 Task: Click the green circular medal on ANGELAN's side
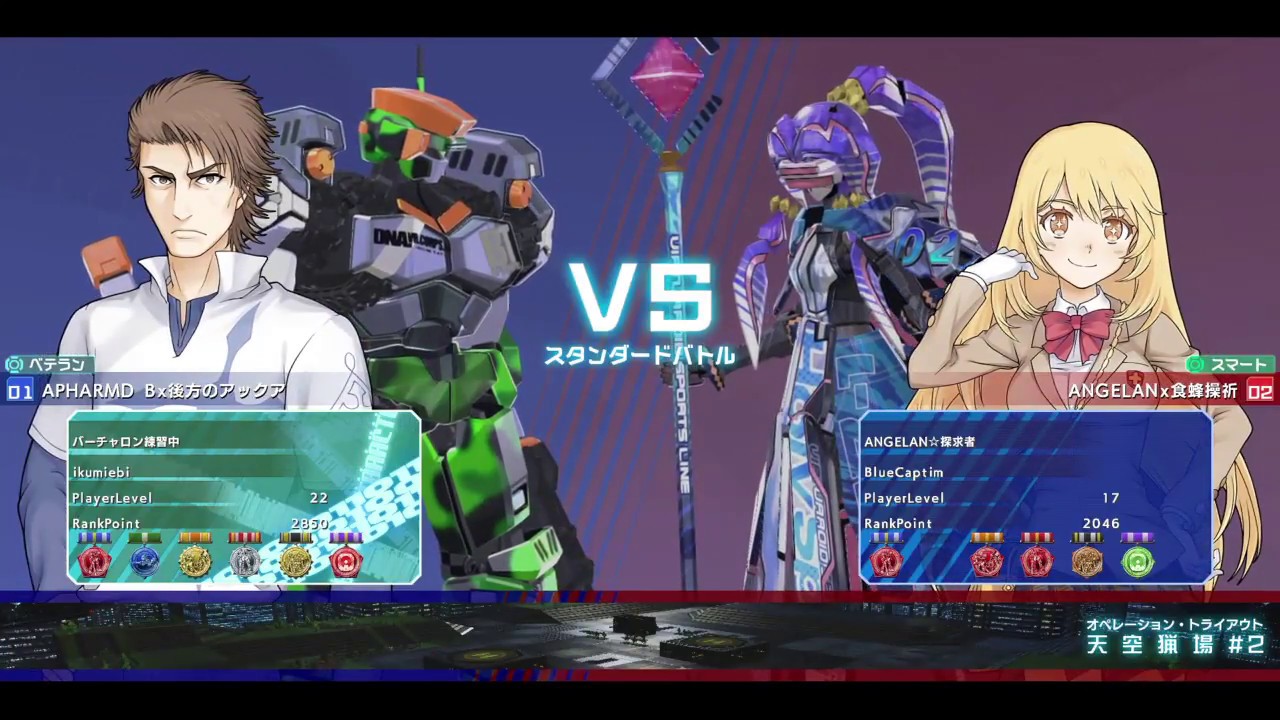pyautogui.click(x=1138, y=562)
